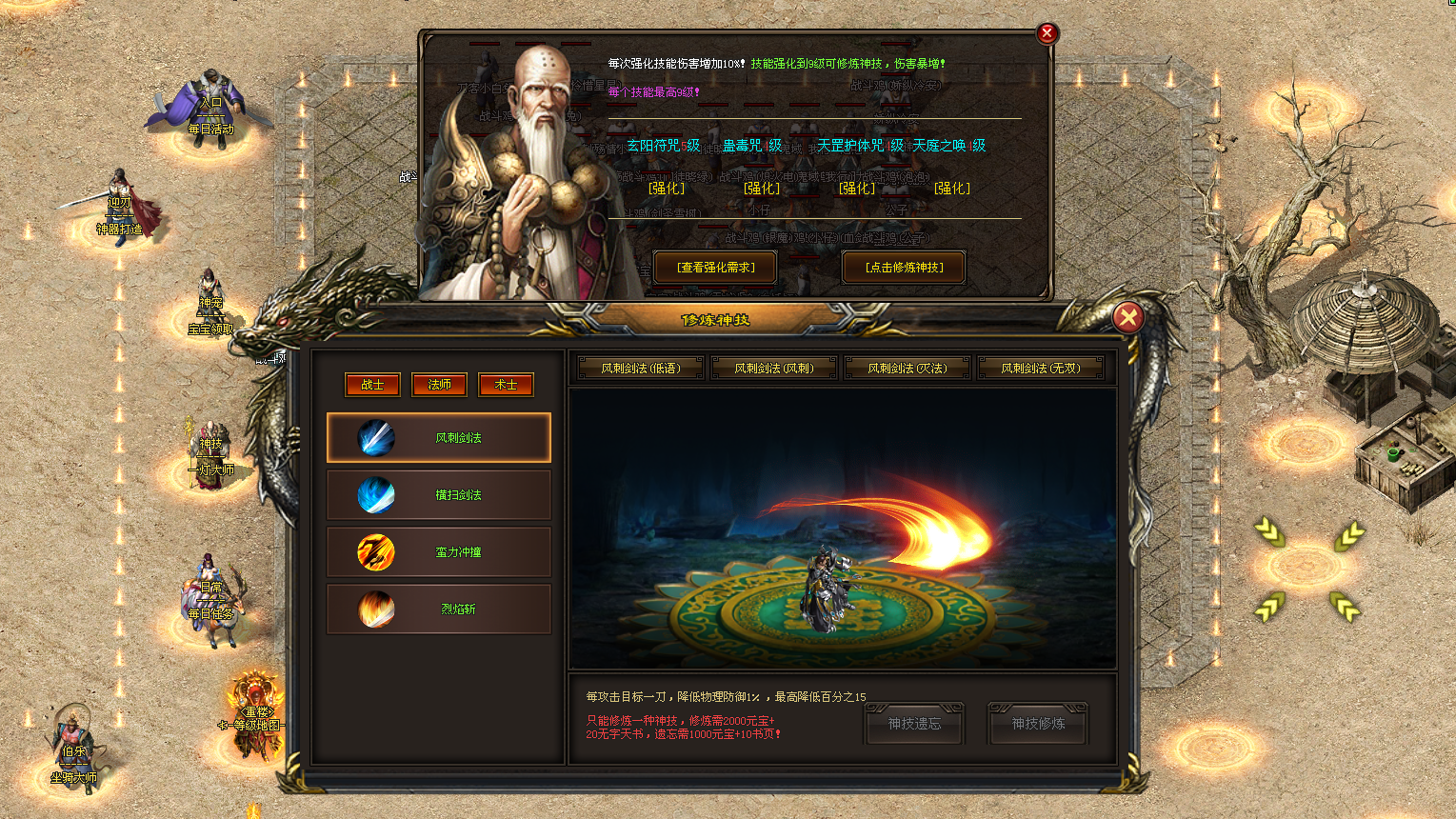This screenshot has height=819, width=1456.
Task: Open the 风刺剑法(无双) variant tab
Action: (1042, 368)
